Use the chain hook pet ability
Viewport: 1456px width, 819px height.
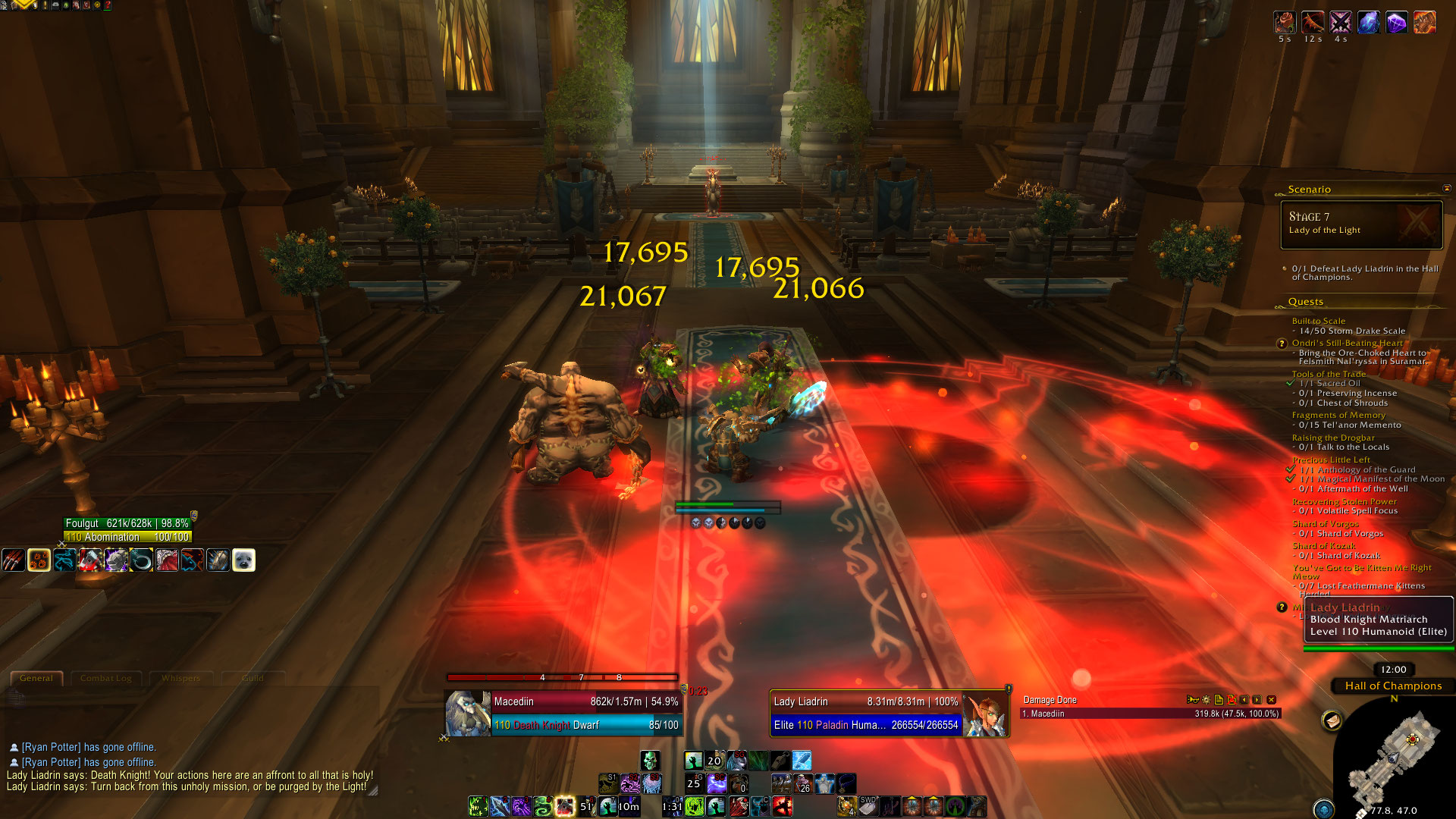(141, 560)
